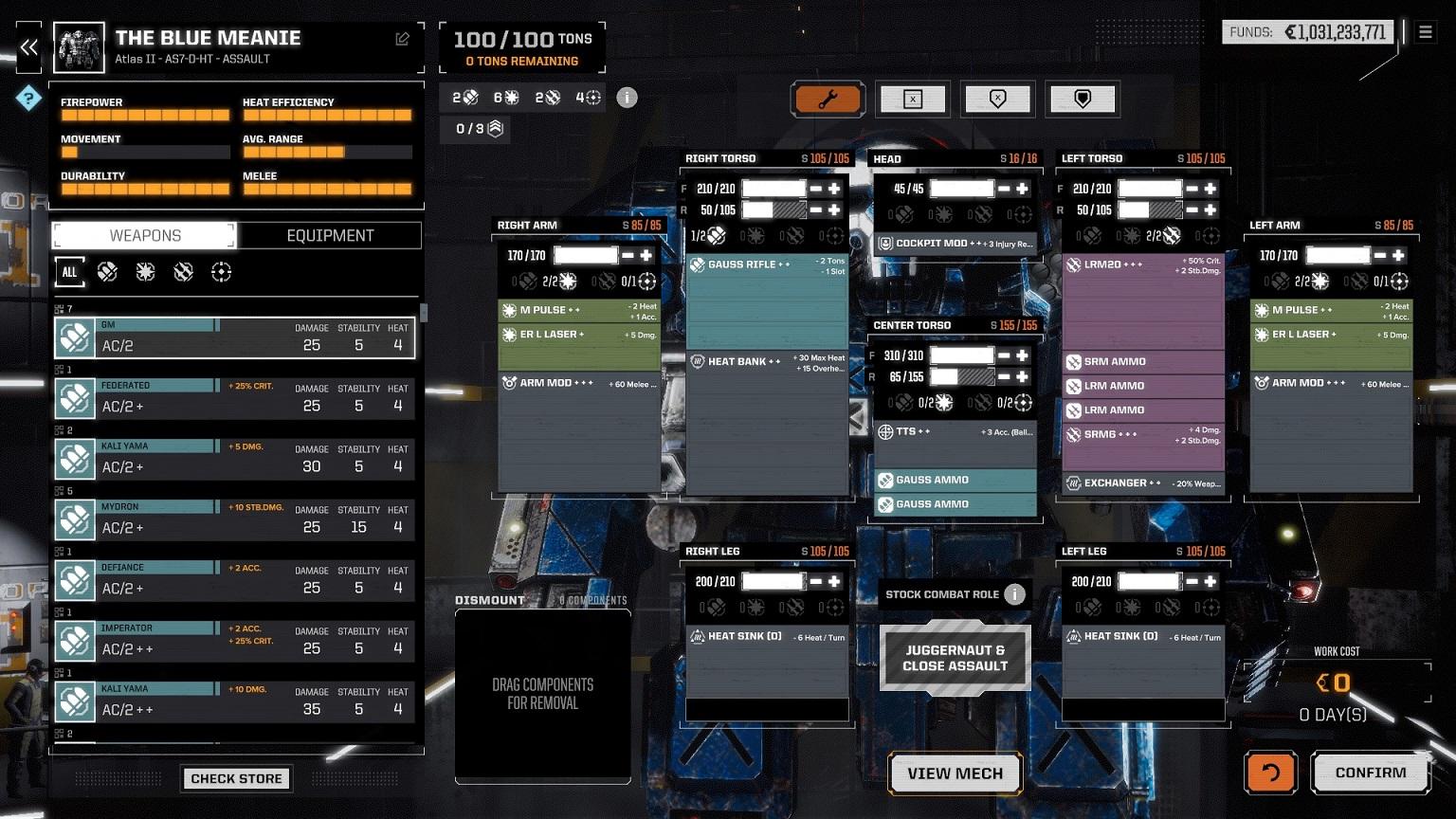
Task: Increase head armor with plus button
Action: 1022,189
